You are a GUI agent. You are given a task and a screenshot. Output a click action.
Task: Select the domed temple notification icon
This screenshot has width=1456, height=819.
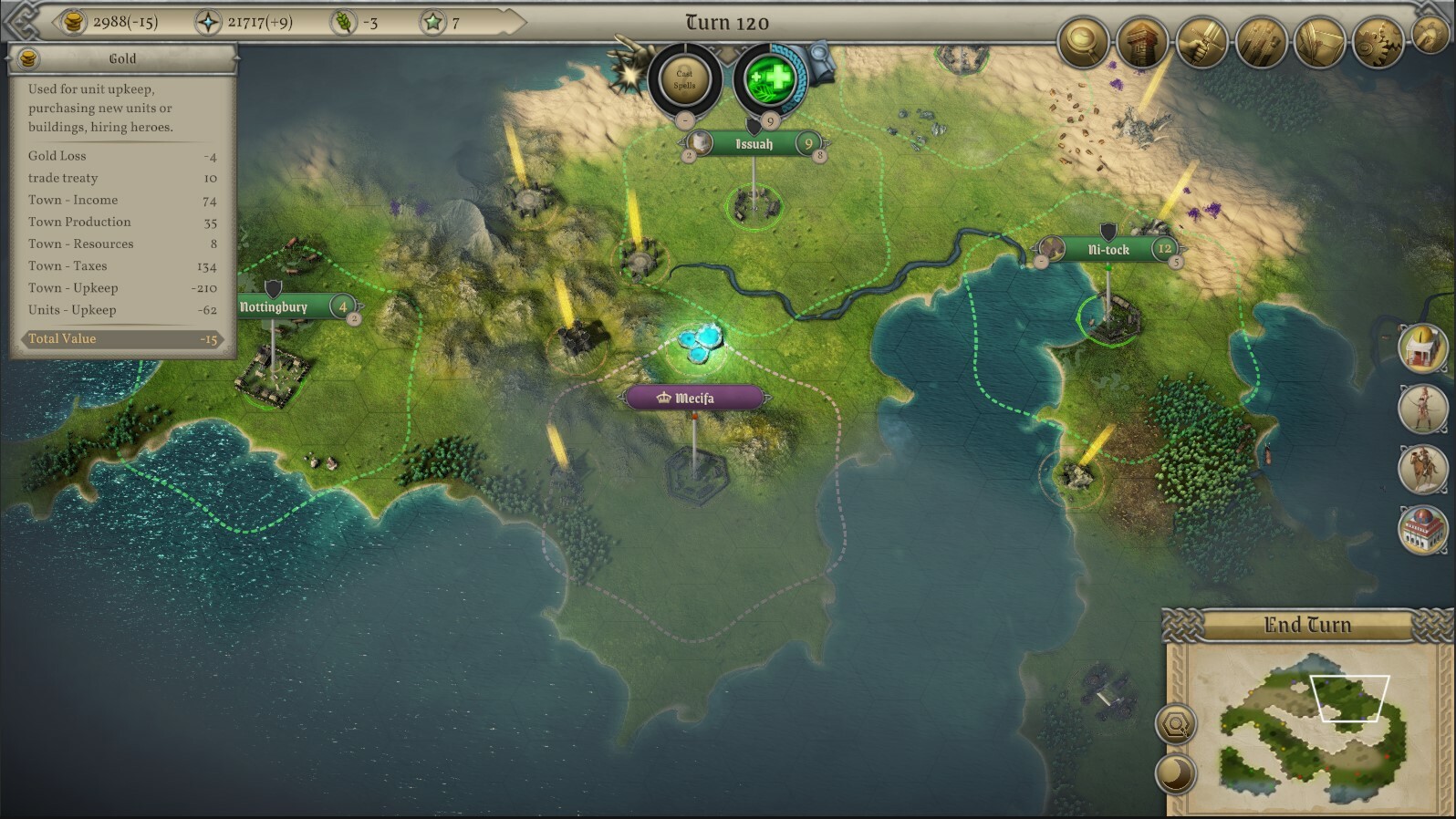[1423, 349]
